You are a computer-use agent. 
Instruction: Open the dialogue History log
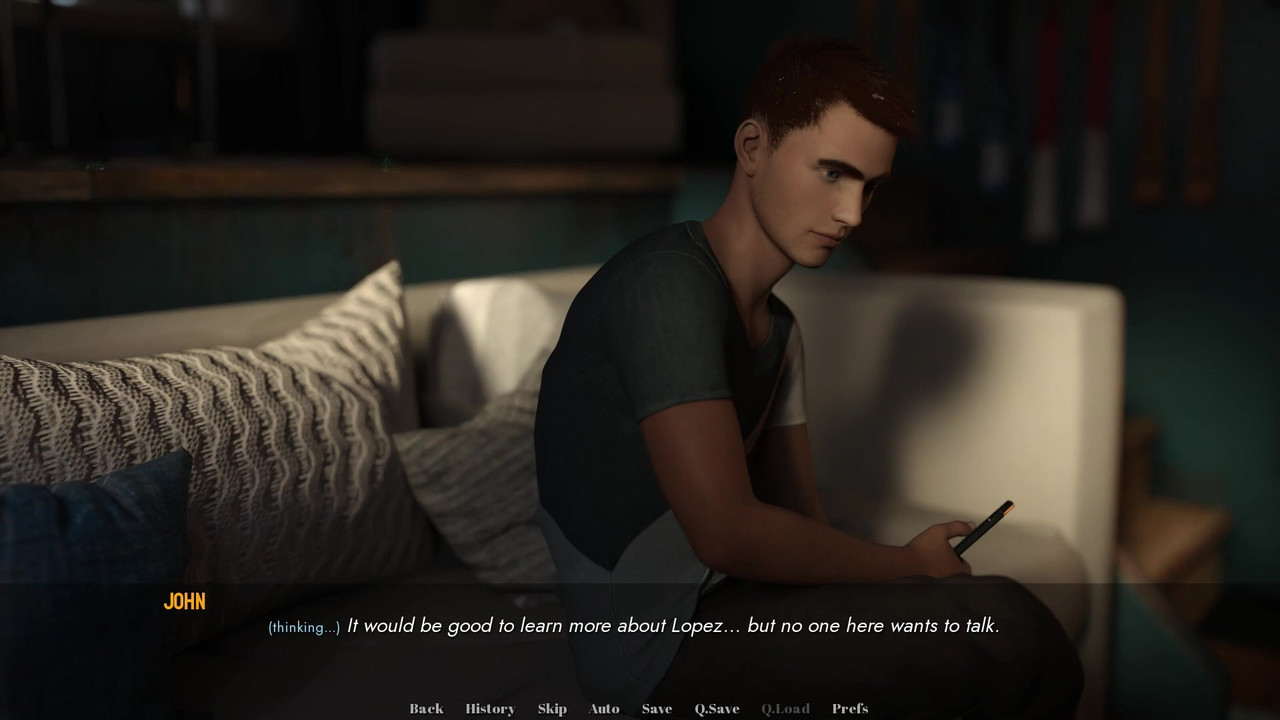490,709
